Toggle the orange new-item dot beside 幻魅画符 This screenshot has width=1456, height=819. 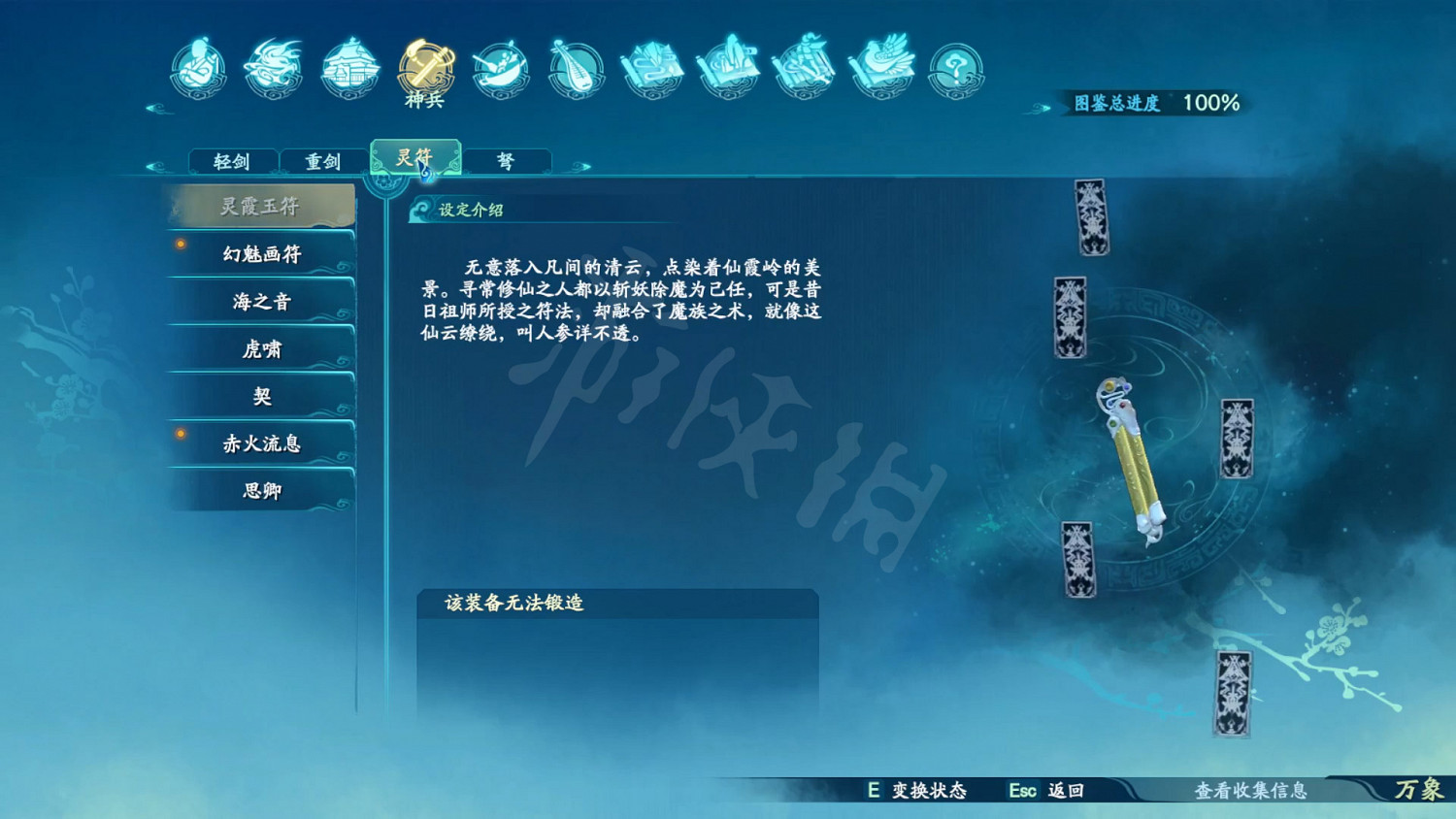(179, 246)
